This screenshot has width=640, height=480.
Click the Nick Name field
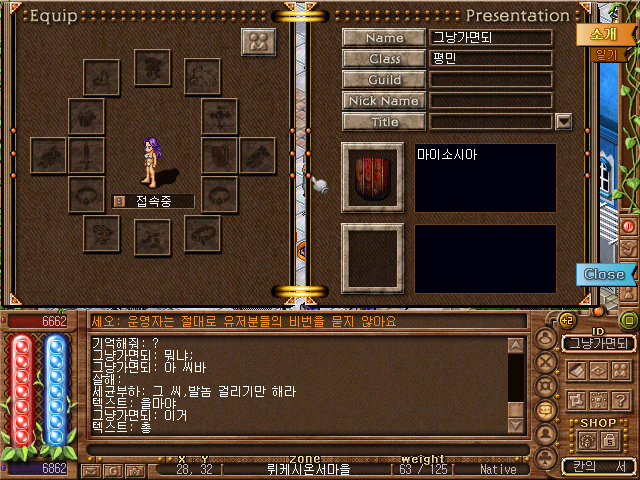(x=491, y=101)
